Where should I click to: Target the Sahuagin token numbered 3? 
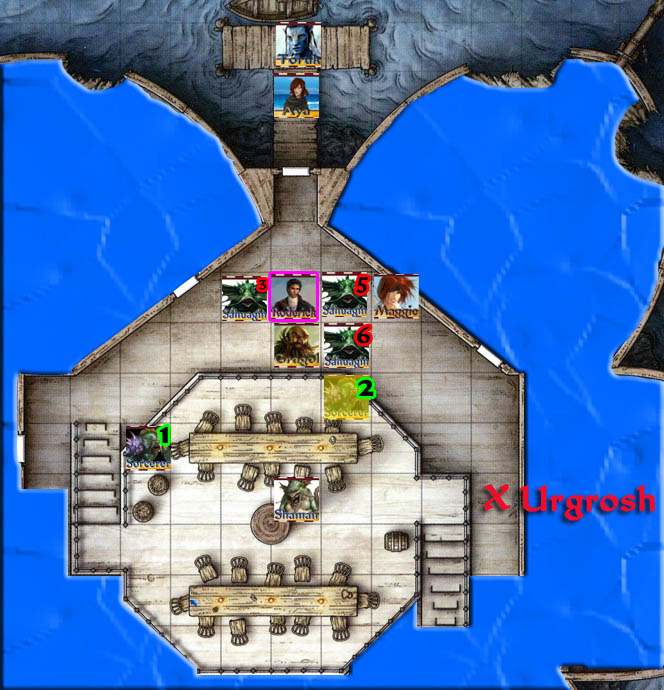245,297
